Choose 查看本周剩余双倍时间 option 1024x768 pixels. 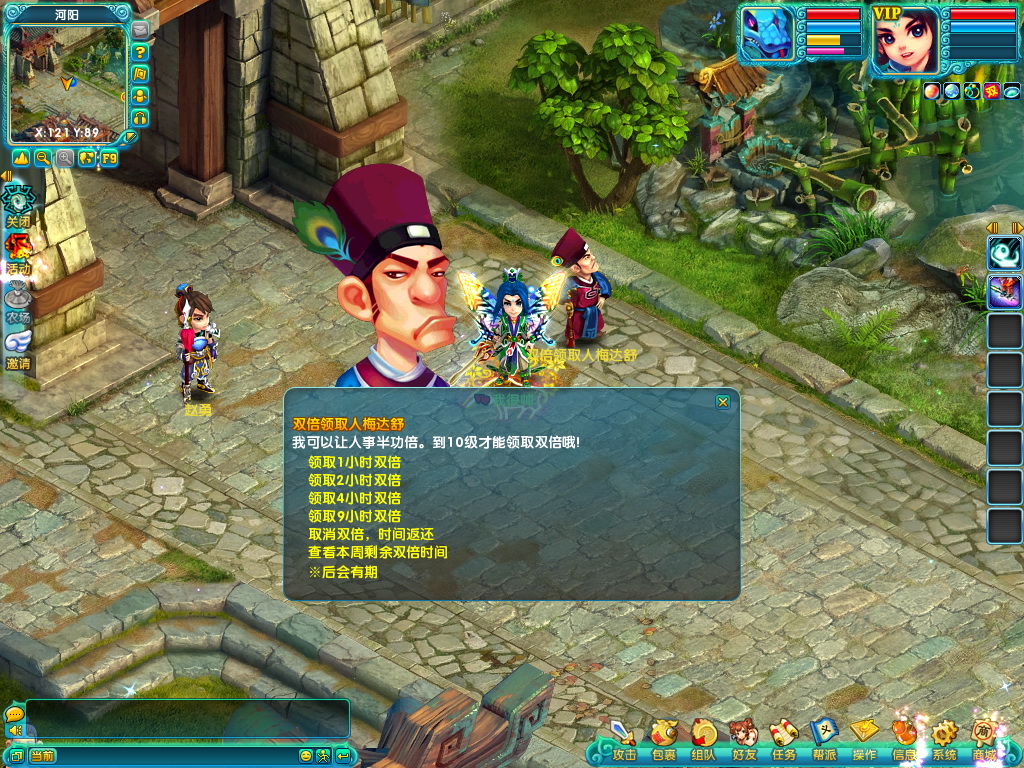(x=377, y=552)
